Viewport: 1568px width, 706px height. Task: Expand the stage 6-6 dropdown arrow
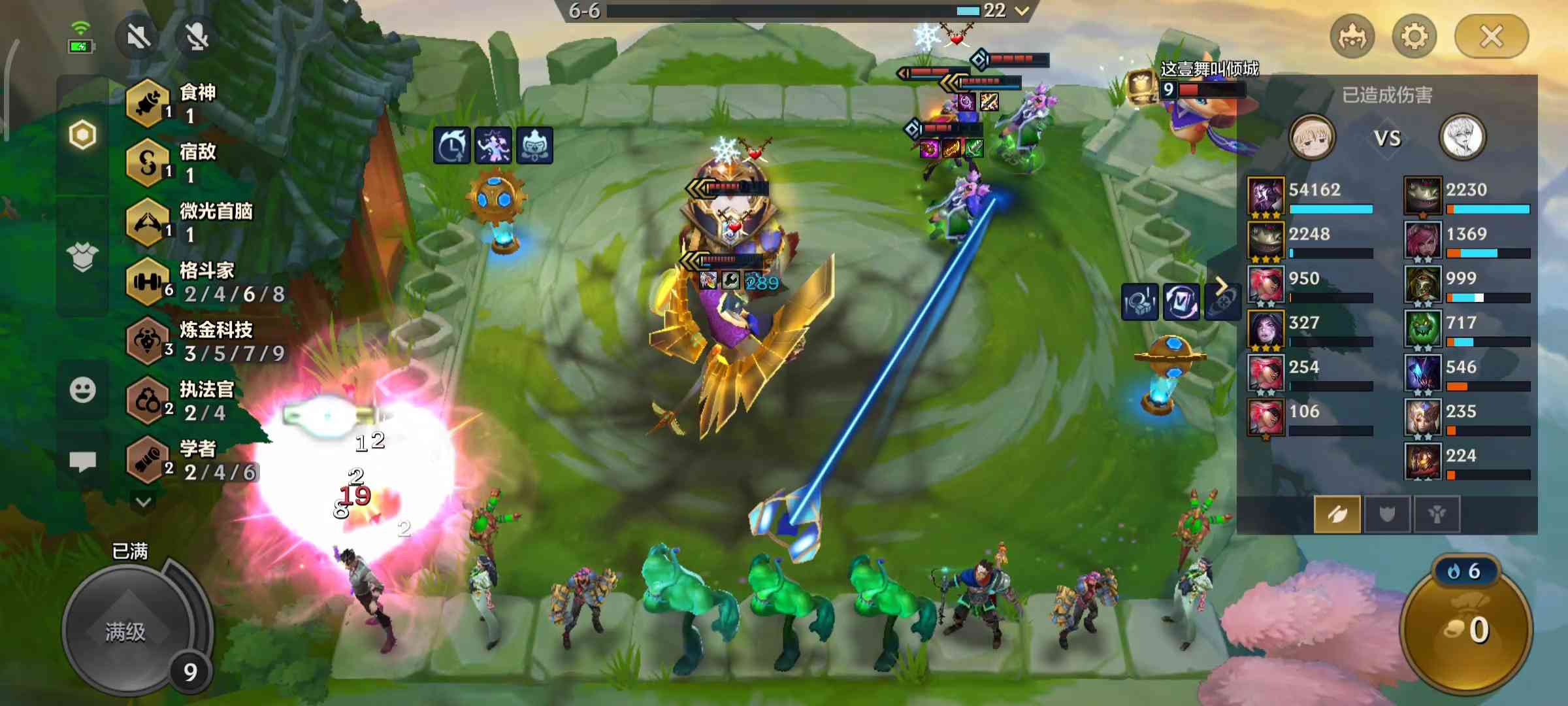(1022, 10)
